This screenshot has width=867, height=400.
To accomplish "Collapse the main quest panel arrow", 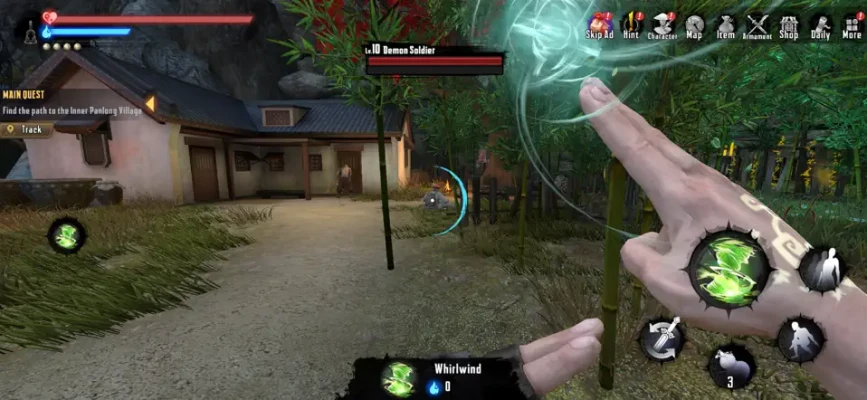I will pyautogui.click(x=150, y=103).
